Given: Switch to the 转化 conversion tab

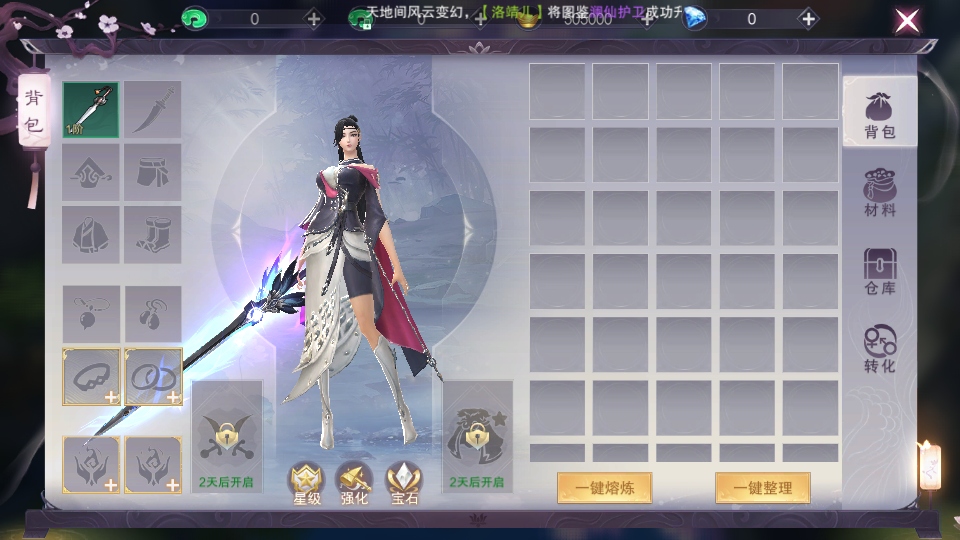Looking at the screenshot, I should 880,349.
